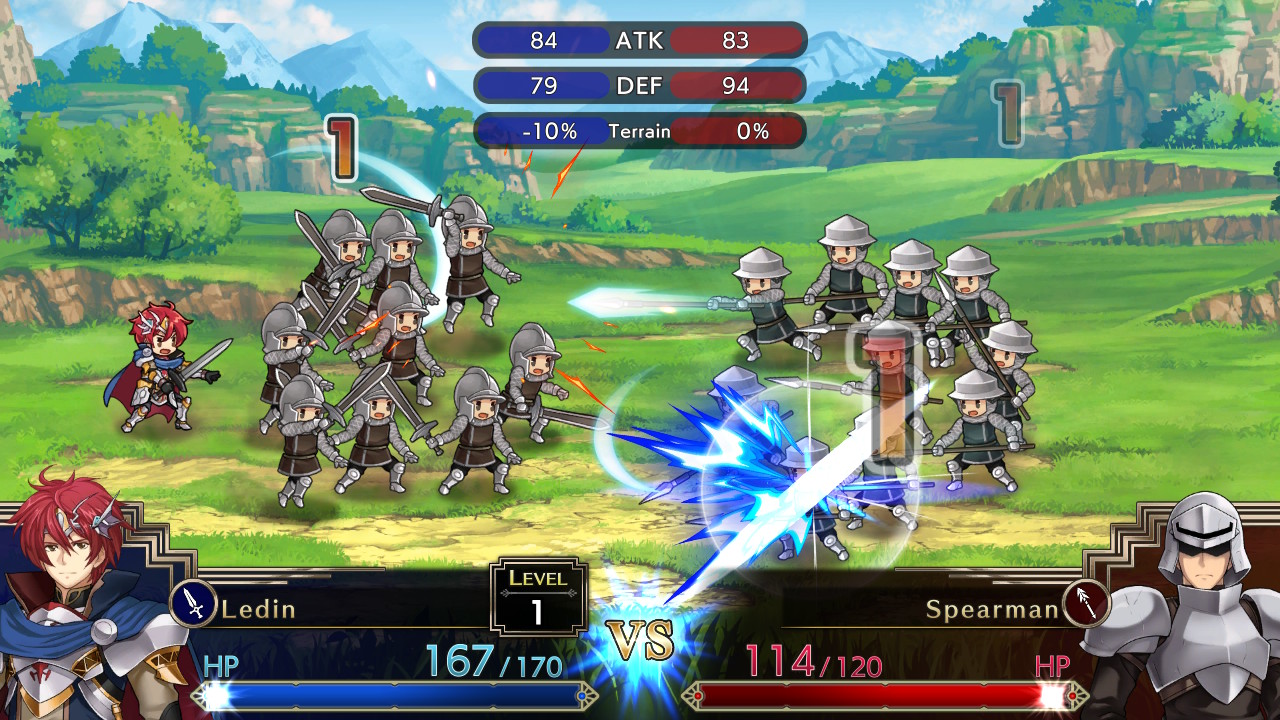Select the spear class icon beside Spearman
The image size is (1280, 720).
coord(1086,604)
